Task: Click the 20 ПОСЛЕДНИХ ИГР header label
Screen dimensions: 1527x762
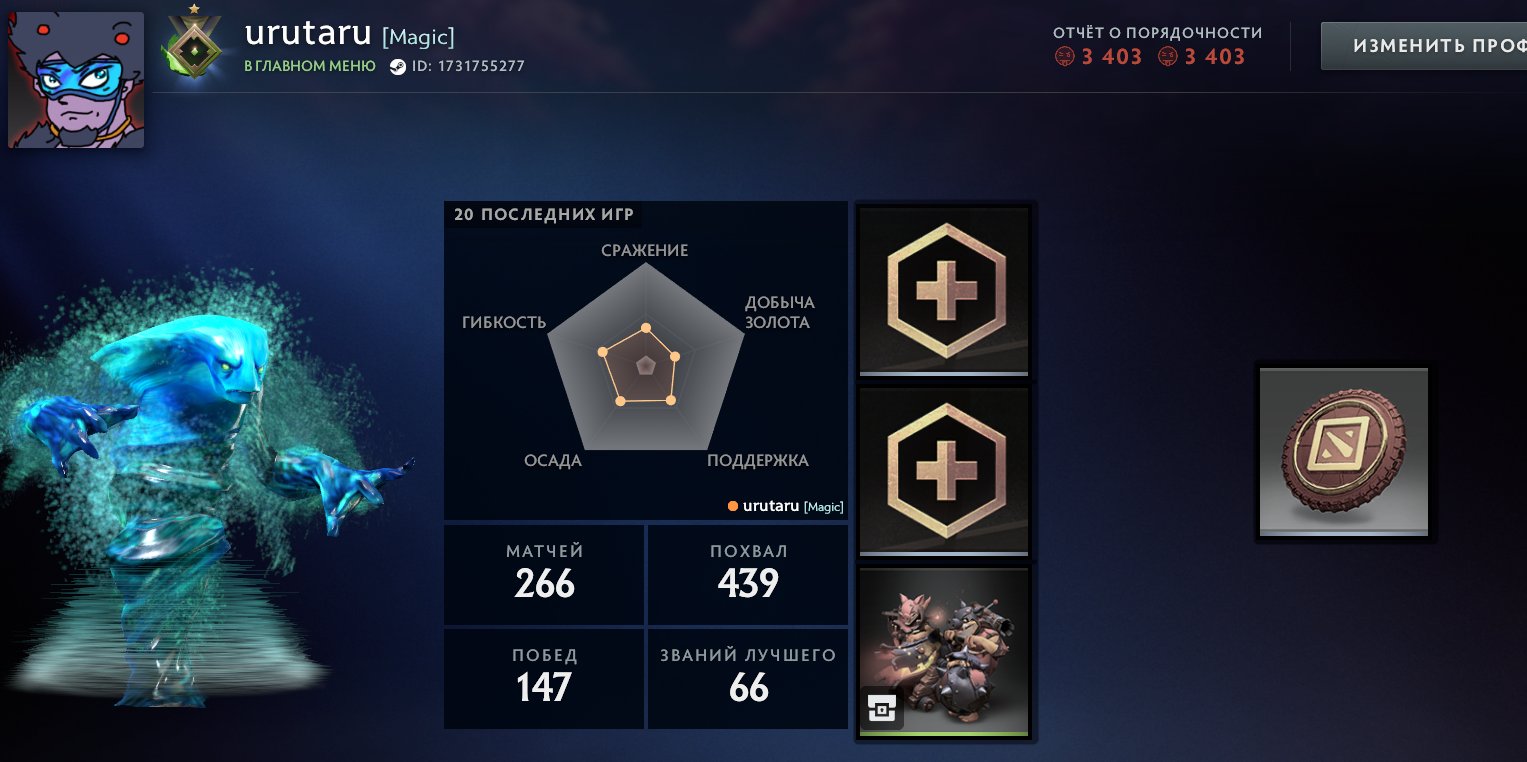Action: (x=543, y=214)
